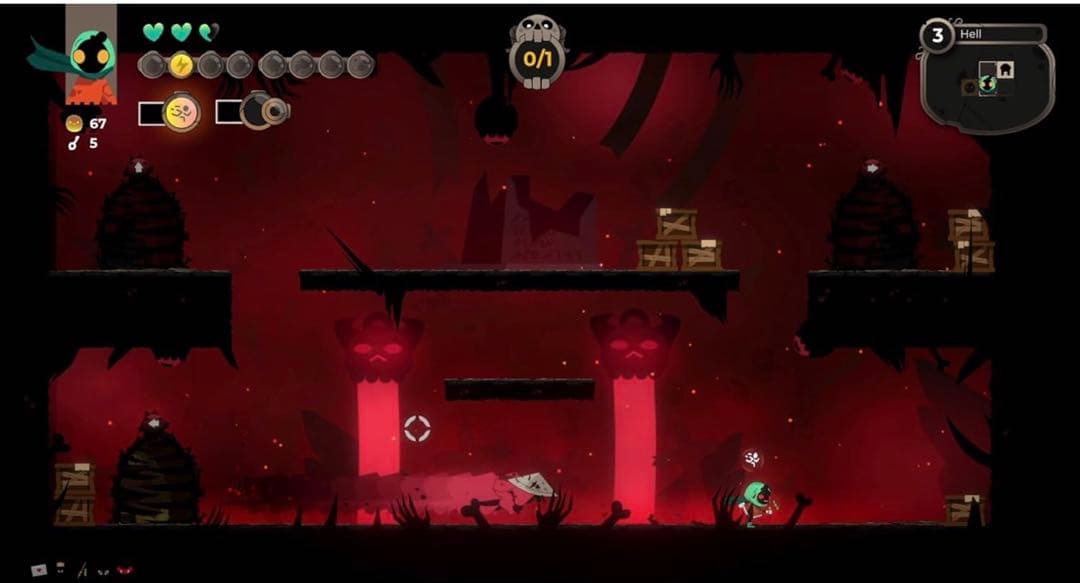Click the skull objective tracker

coord(538,50)
